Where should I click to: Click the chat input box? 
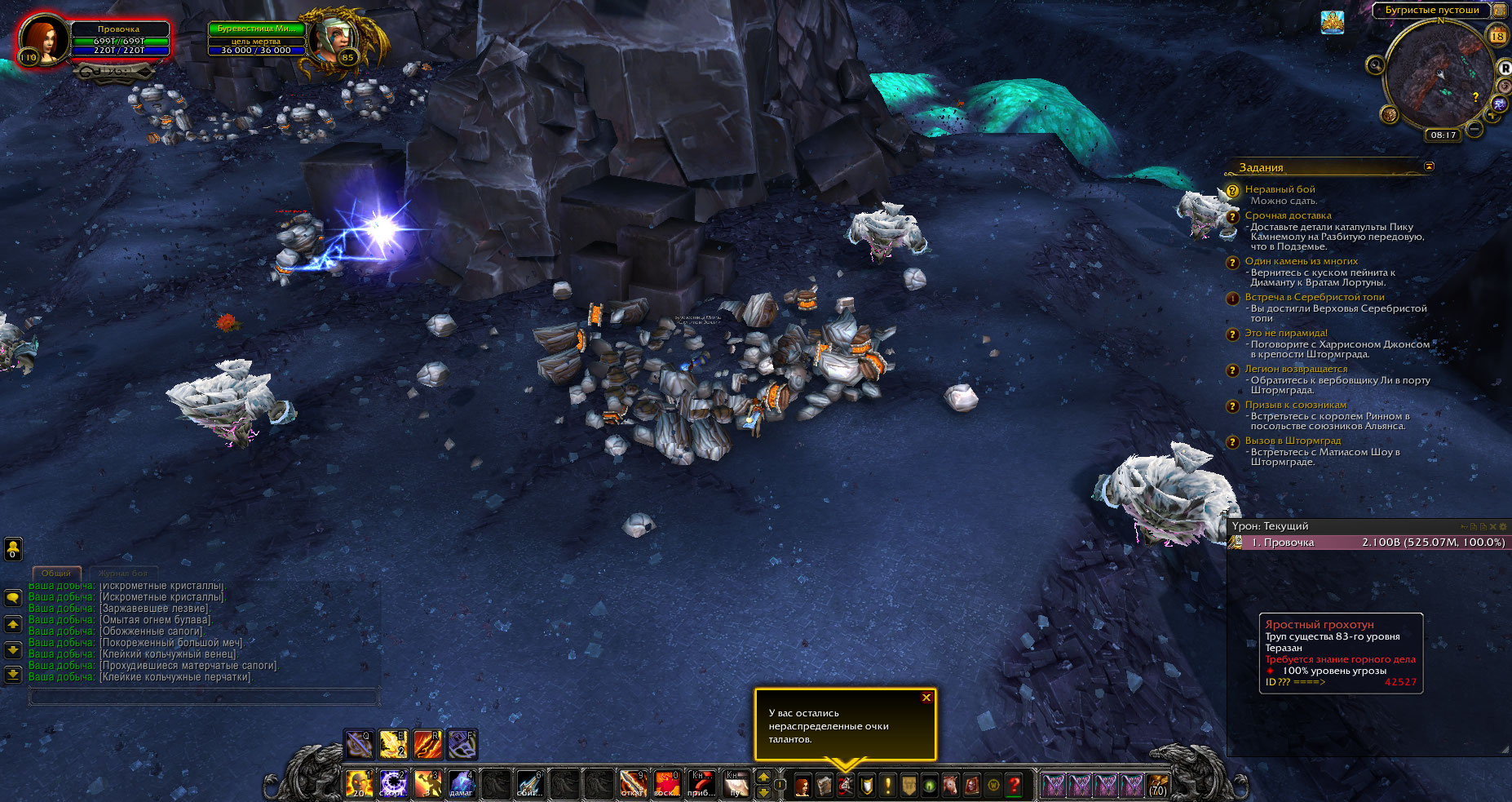pyautogui.click(x=204, y=697)
